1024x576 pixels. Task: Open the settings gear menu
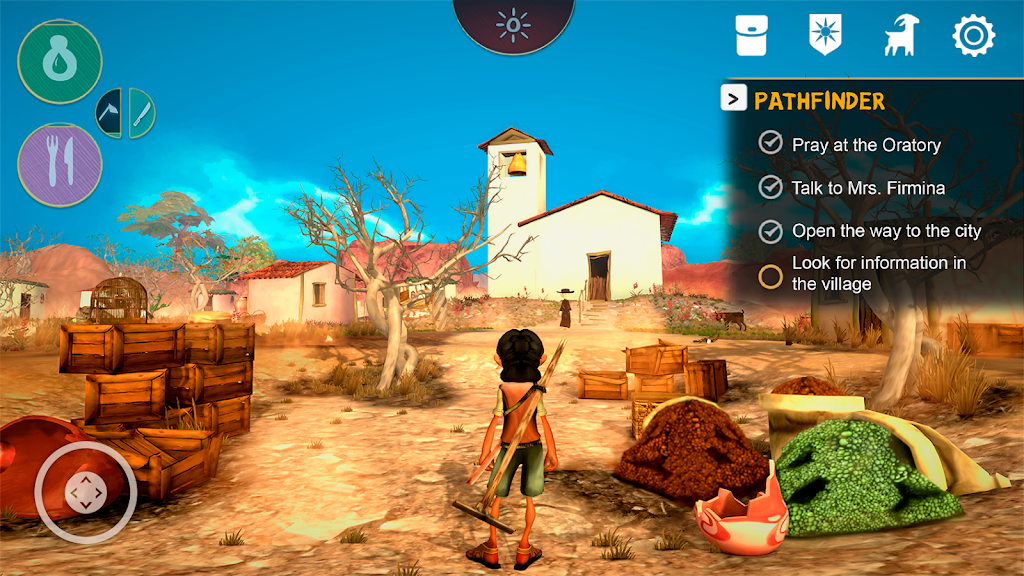coord(973,36)
